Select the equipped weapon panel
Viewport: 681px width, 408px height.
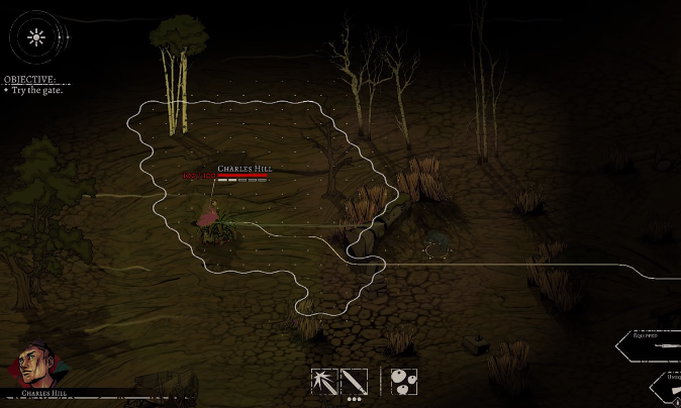coord(654,343)
